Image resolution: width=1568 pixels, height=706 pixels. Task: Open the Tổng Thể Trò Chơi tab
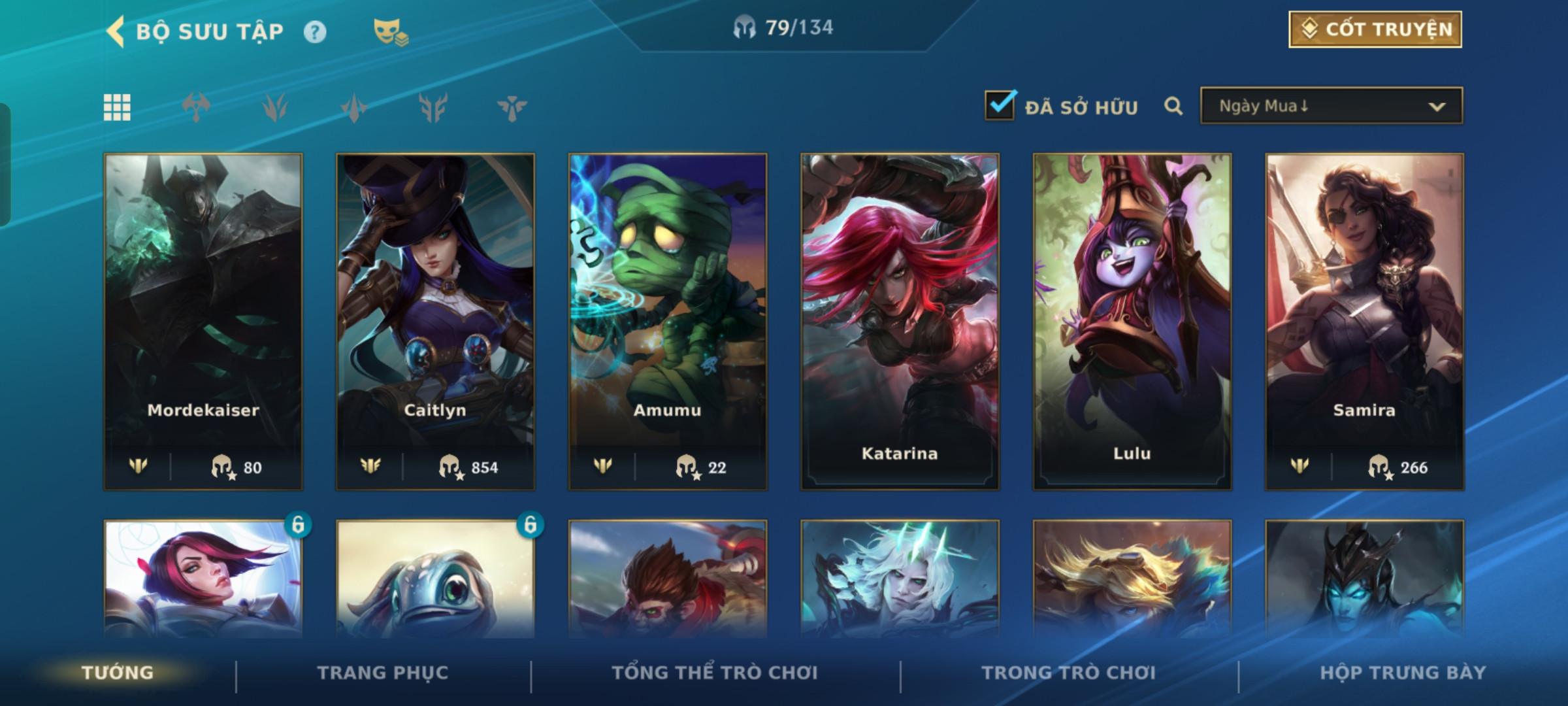tap(715, 673)
